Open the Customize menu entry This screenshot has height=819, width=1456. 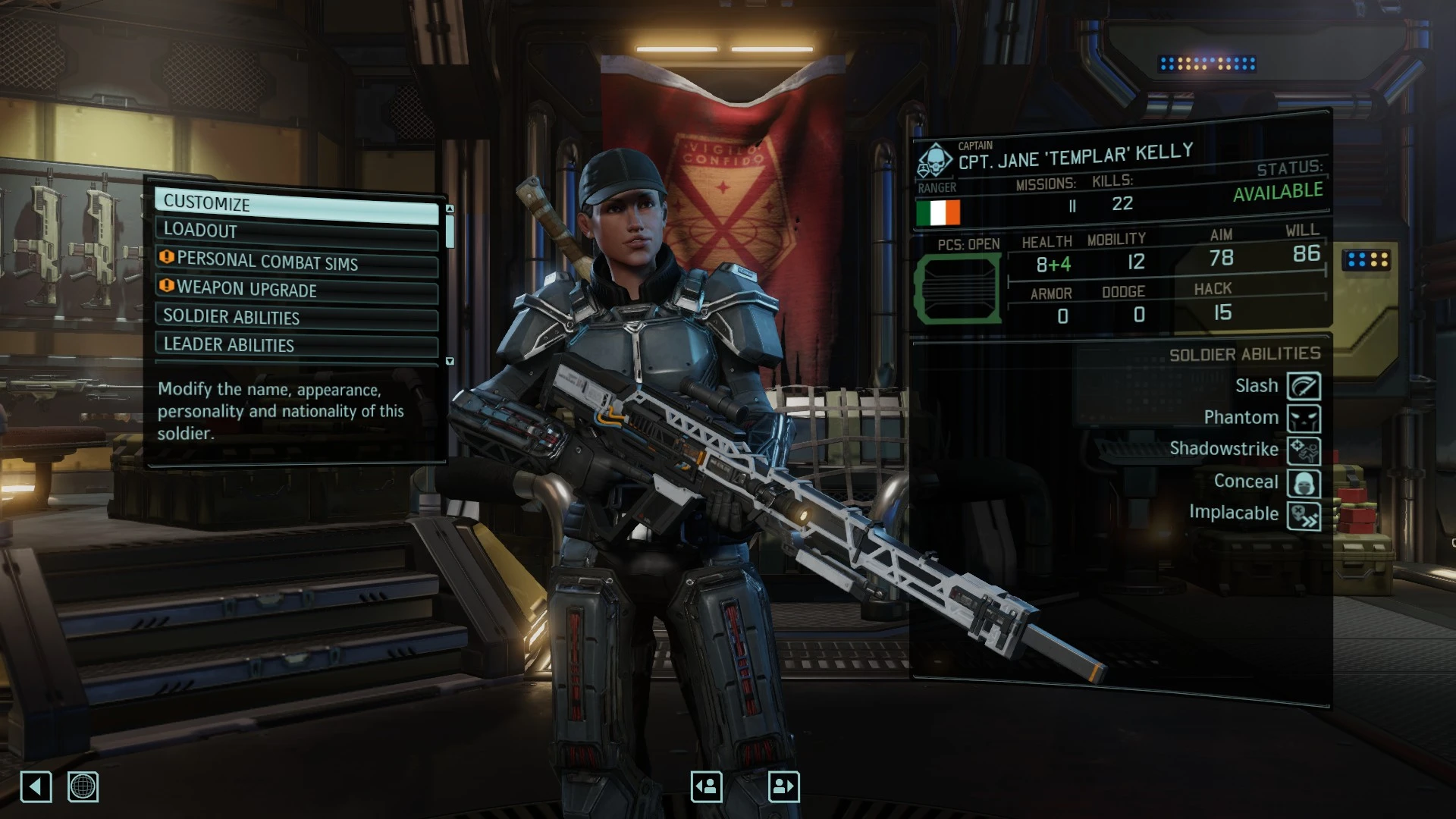pos(296,203)
